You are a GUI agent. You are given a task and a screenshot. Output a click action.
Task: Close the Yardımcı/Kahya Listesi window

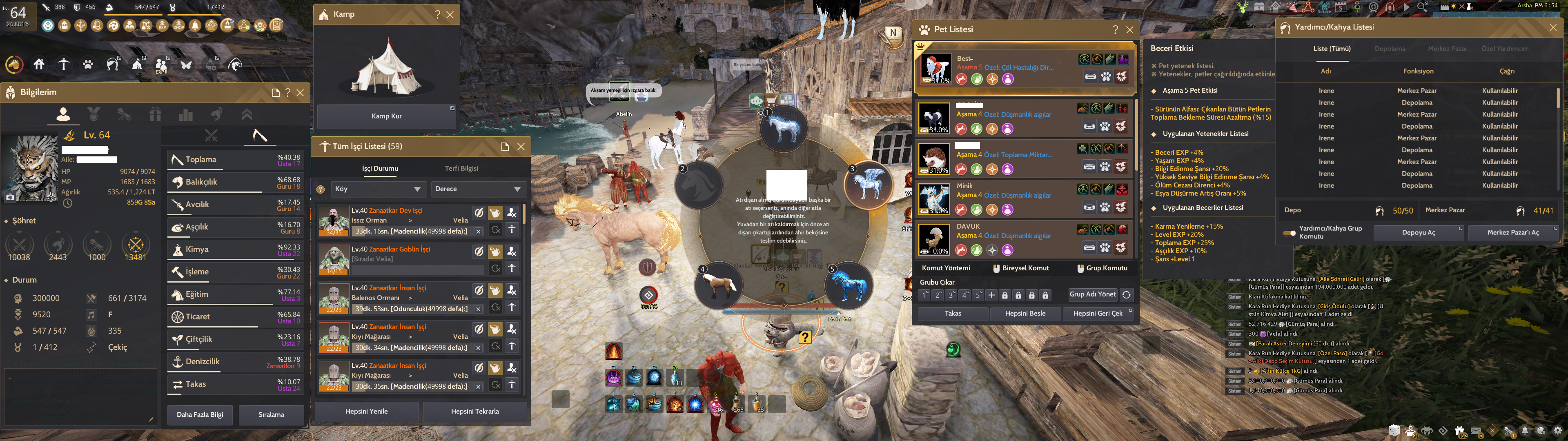click(x=1553, y=27)
